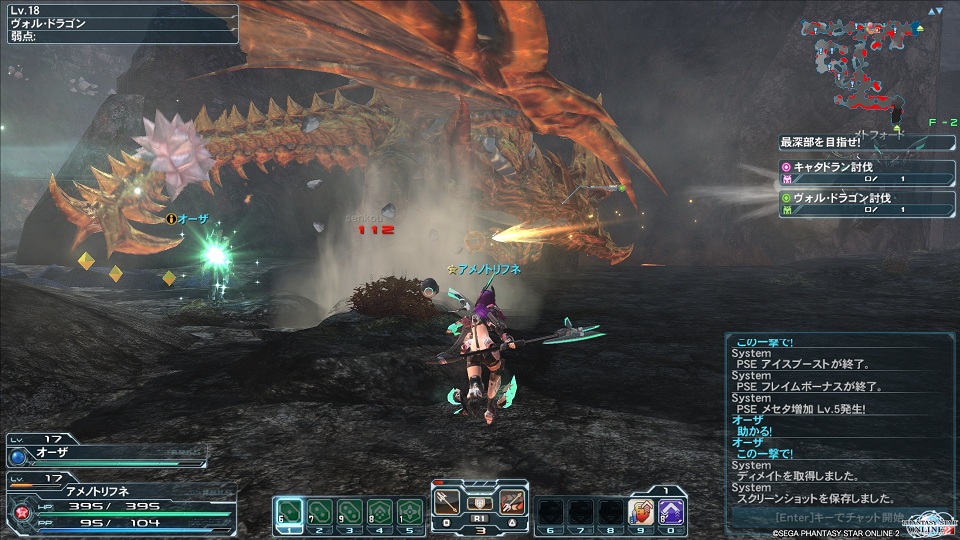The image size is (960, 540).
Task: Trigger the purple skill in hotbar slot 0
Action: 671,512
